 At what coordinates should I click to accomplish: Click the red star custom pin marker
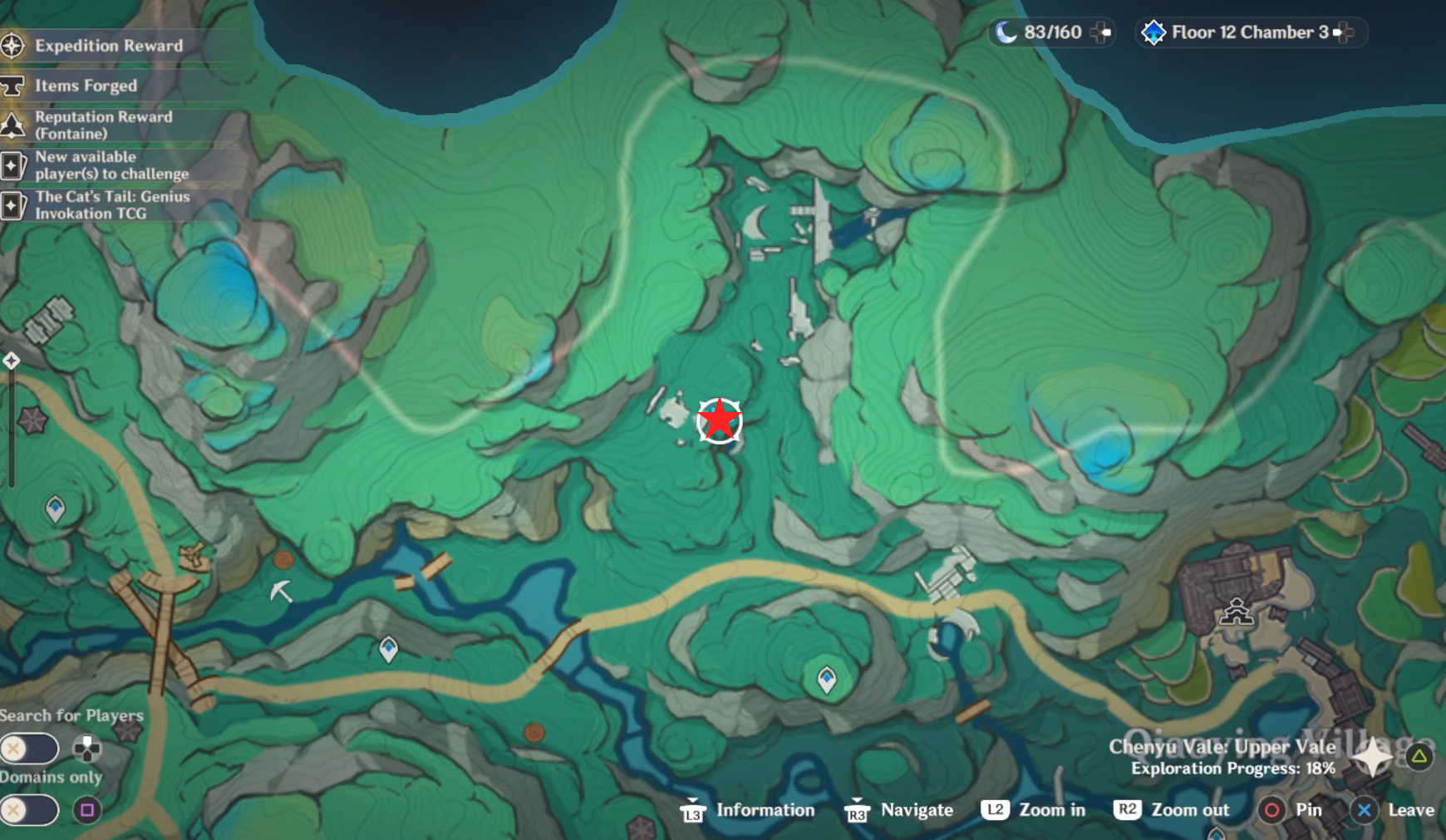pos(720,420)
